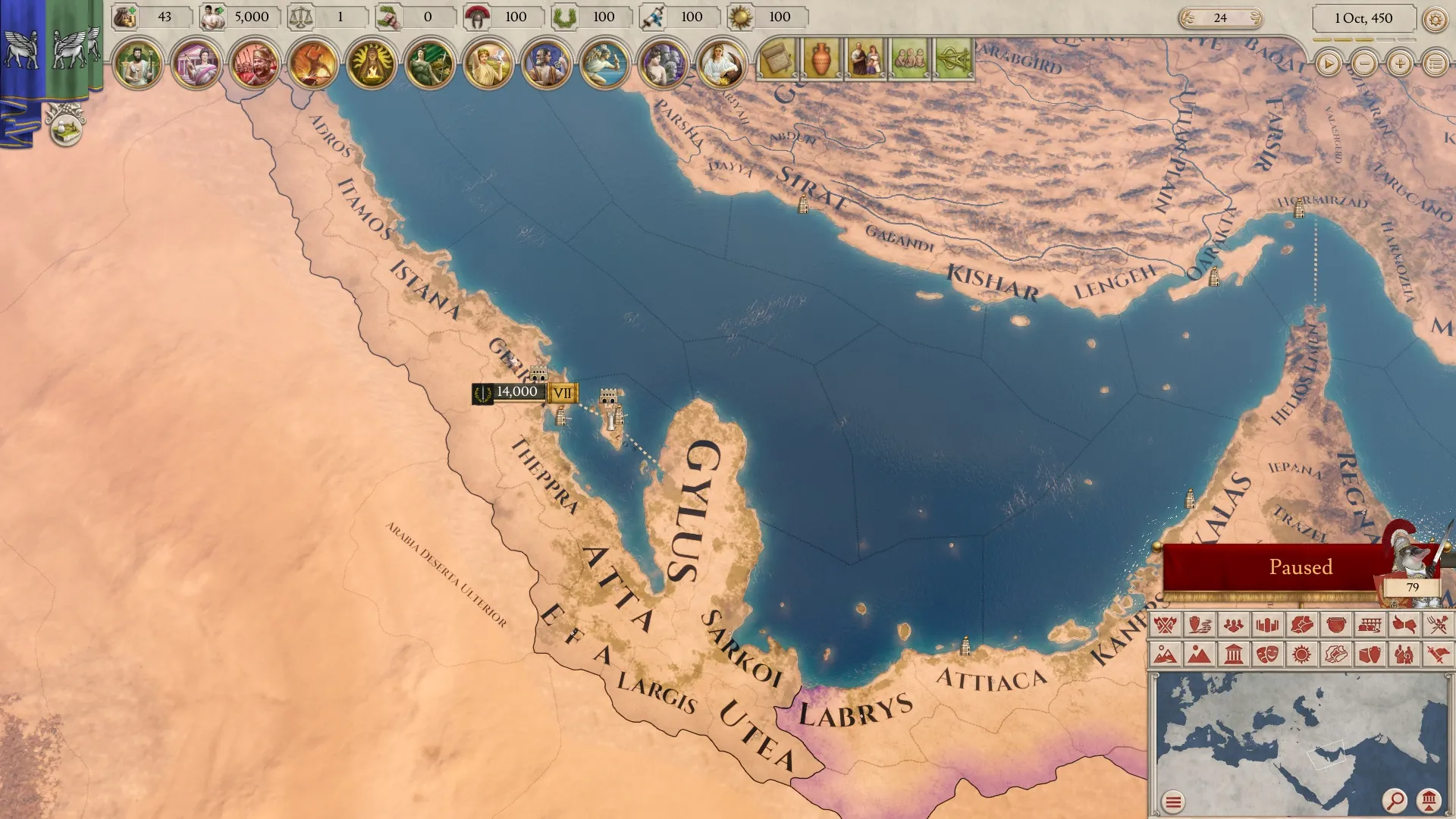Viewport: 1456px width, 819px height.
Task: Open the scroll document panel
Action: (777, 58)
